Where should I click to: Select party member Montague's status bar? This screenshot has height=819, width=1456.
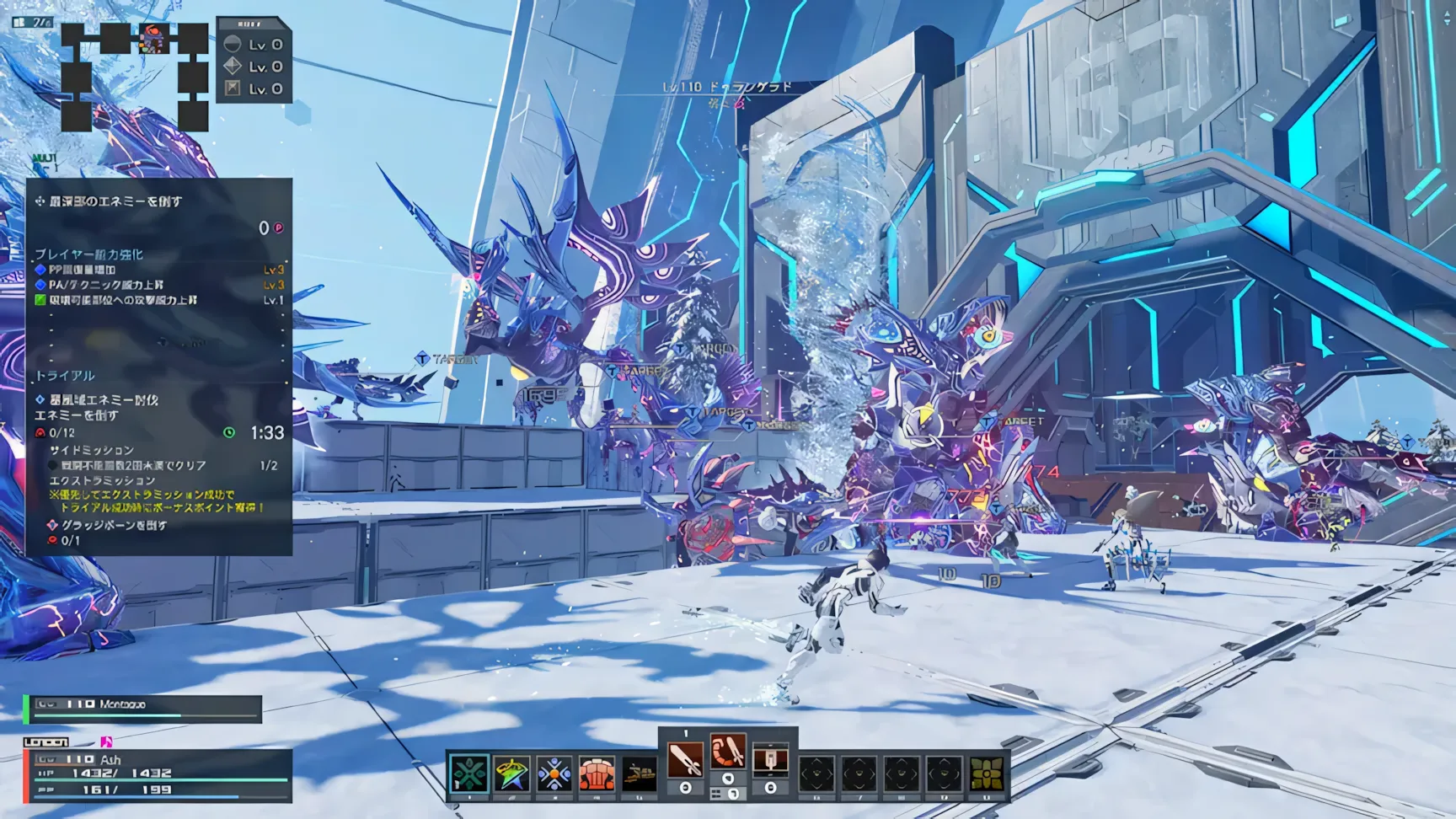[143, 709]
